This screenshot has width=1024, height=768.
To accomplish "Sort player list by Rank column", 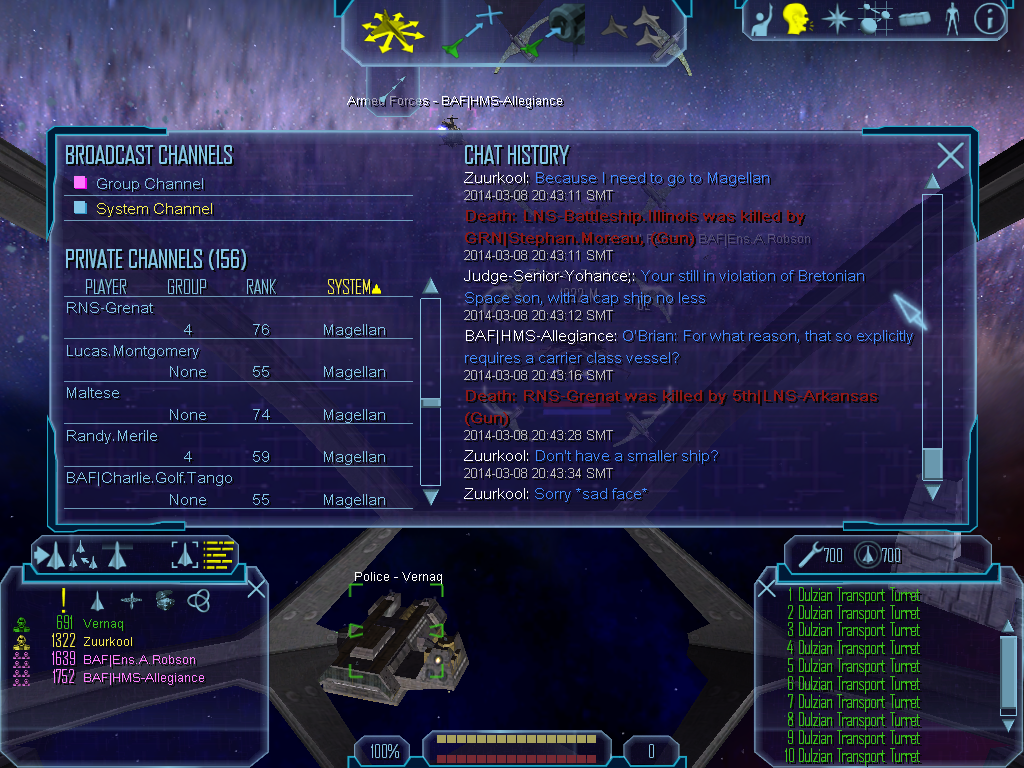I will pyautogui.click(x=261, y=288).
